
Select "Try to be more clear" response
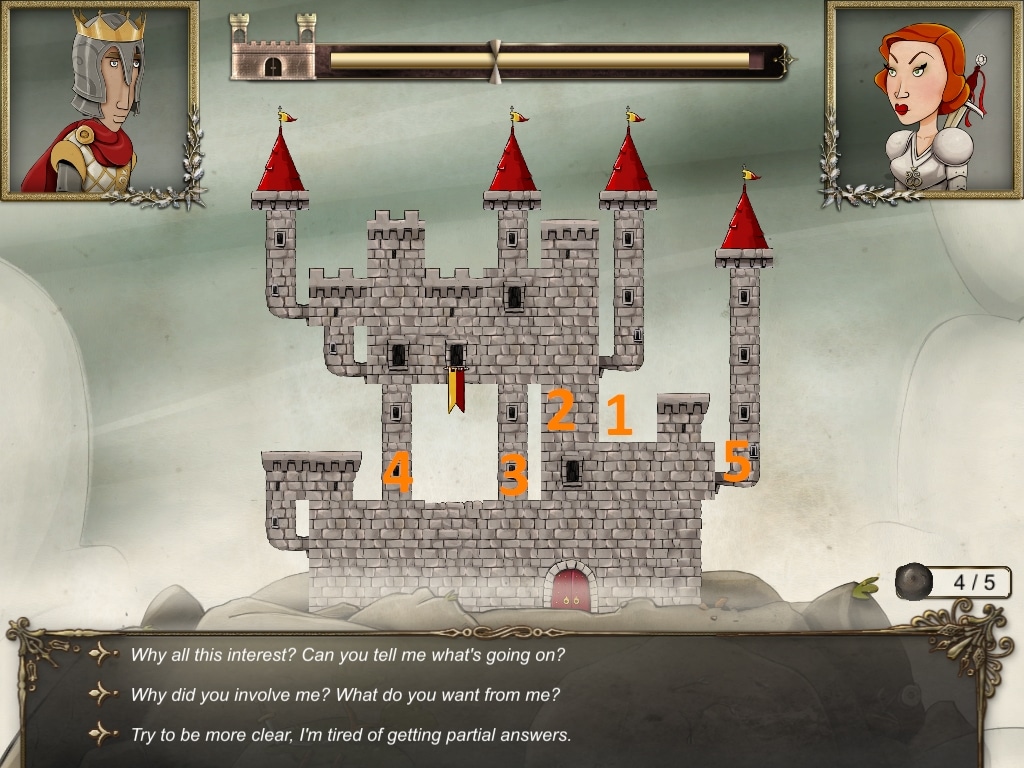coord(350,735)
